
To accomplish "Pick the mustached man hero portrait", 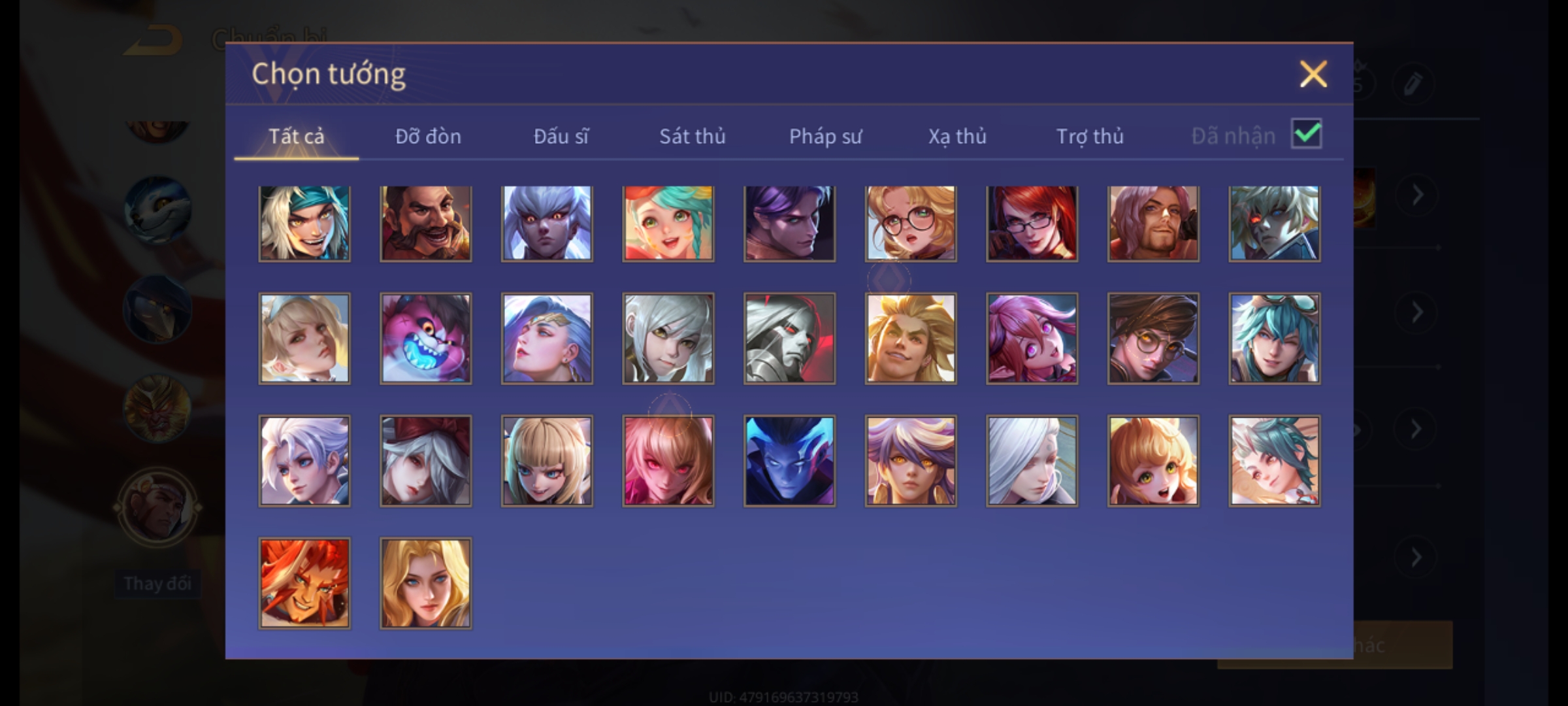I will tap(425, 224).
